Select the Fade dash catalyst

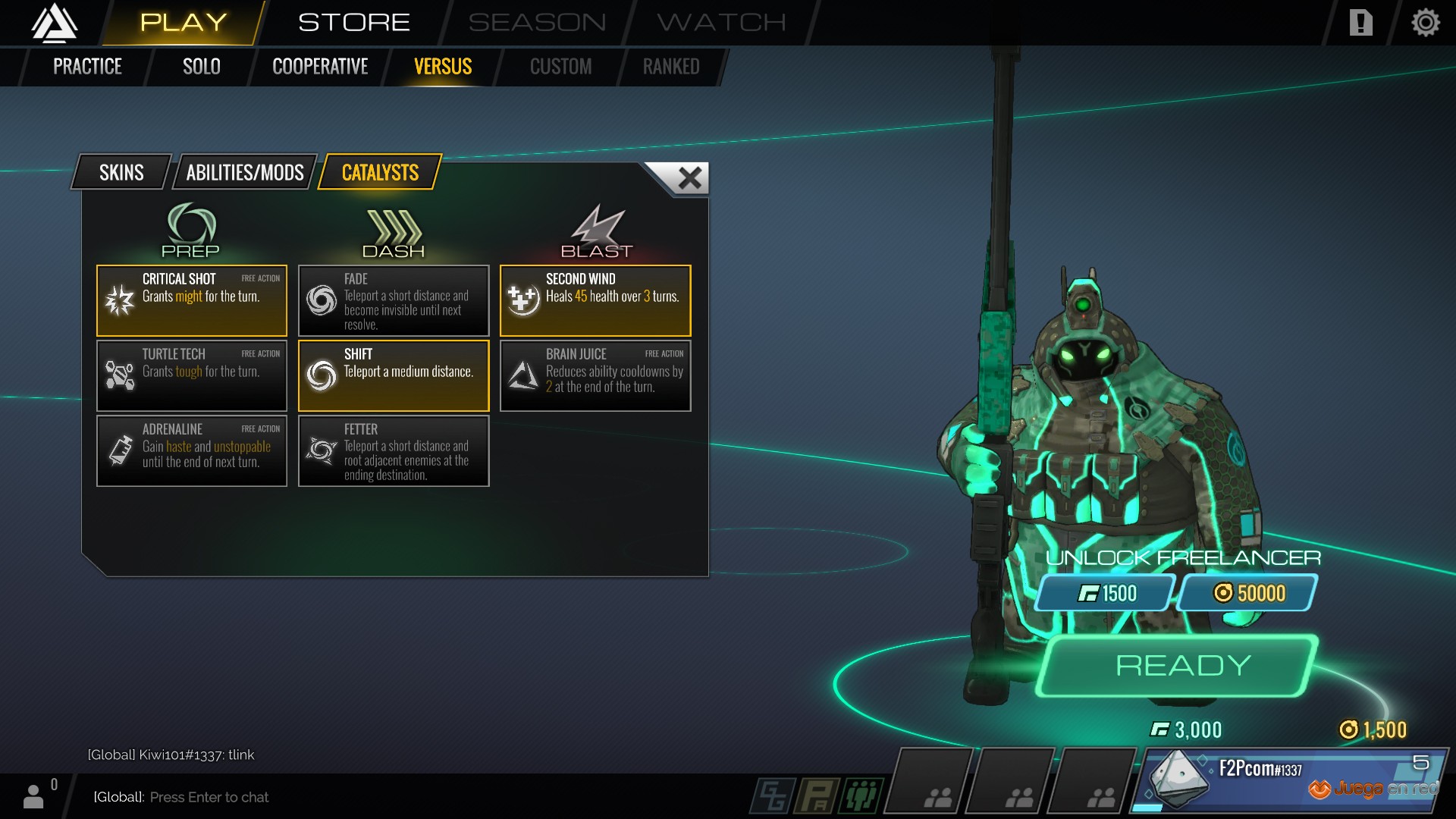(x=394, y=300)
